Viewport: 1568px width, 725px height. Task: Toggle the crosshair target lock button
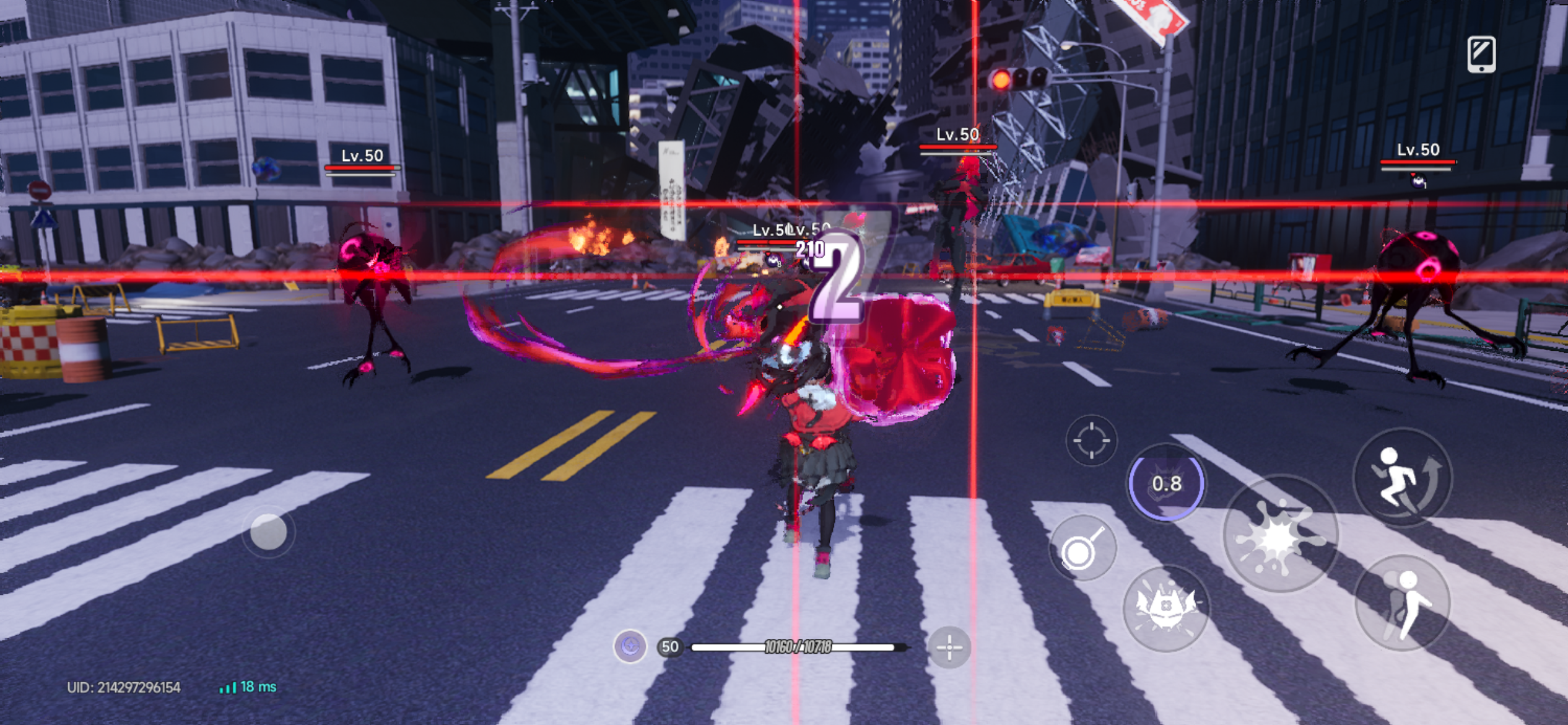(1091, 440)
